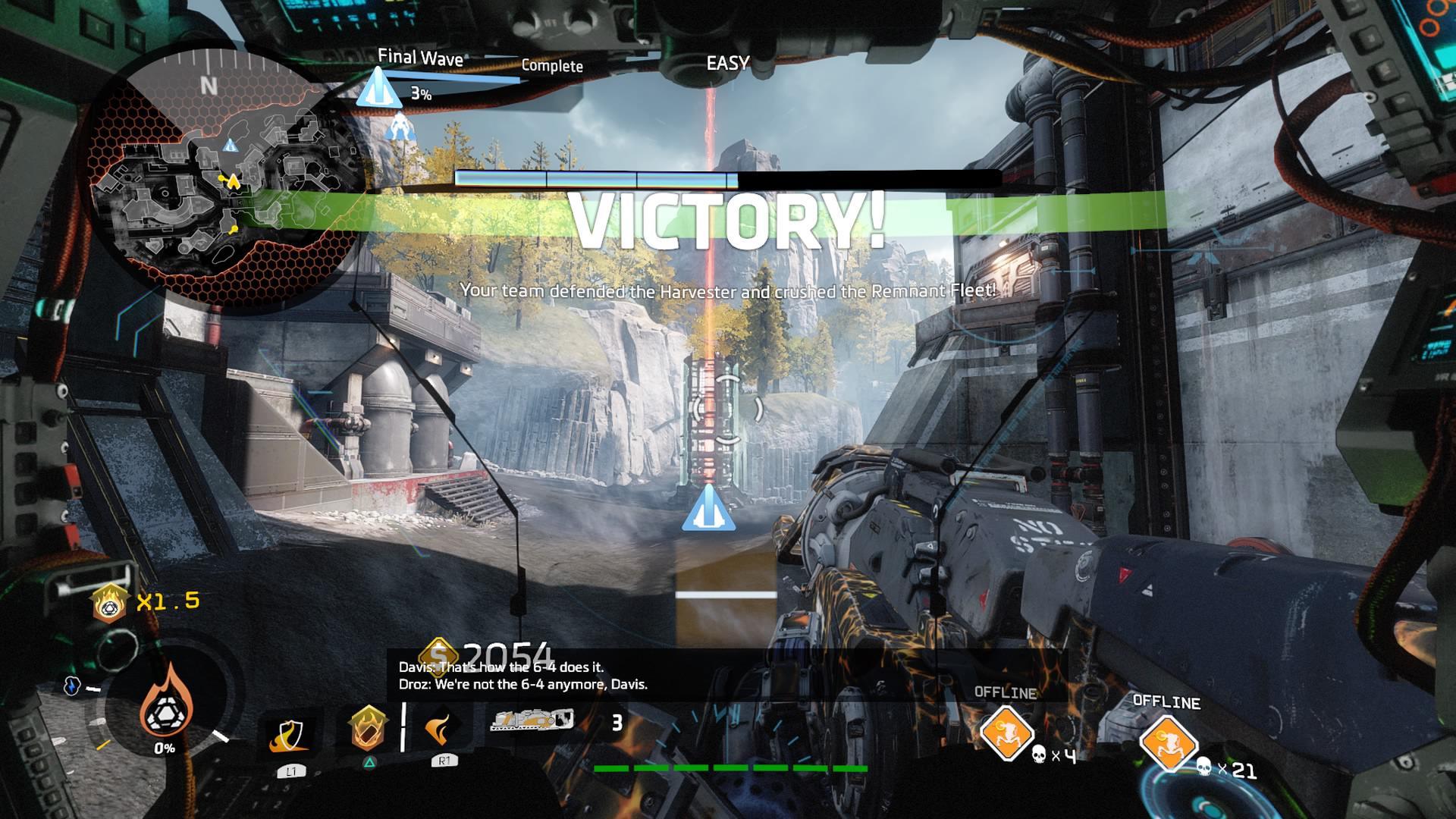Screen dimensions: 1456x819
Task: Click the EASY difficulty label at top center
Action: [726, 64]
